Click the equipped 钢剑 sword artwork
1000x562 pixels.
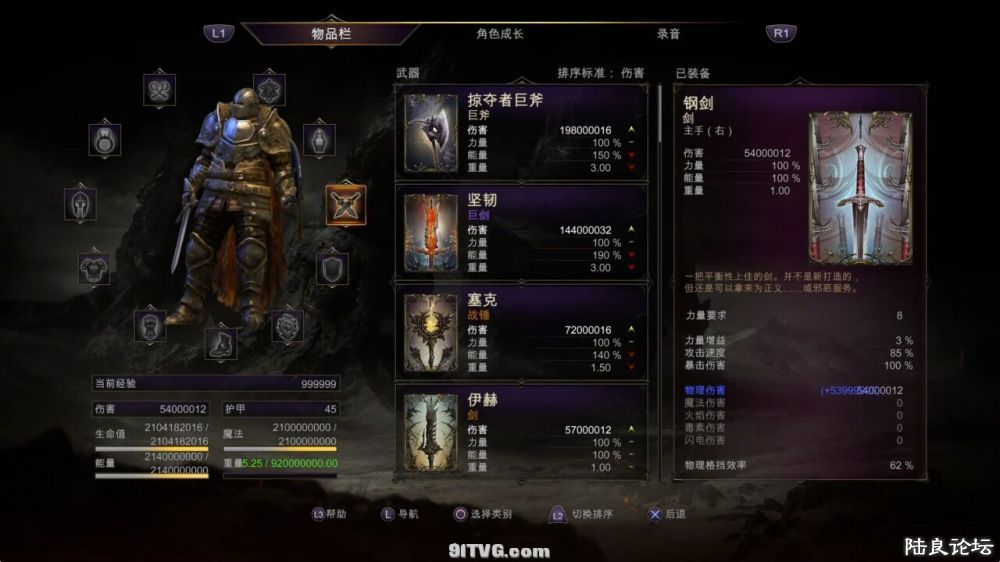click(x=859, y=187)
